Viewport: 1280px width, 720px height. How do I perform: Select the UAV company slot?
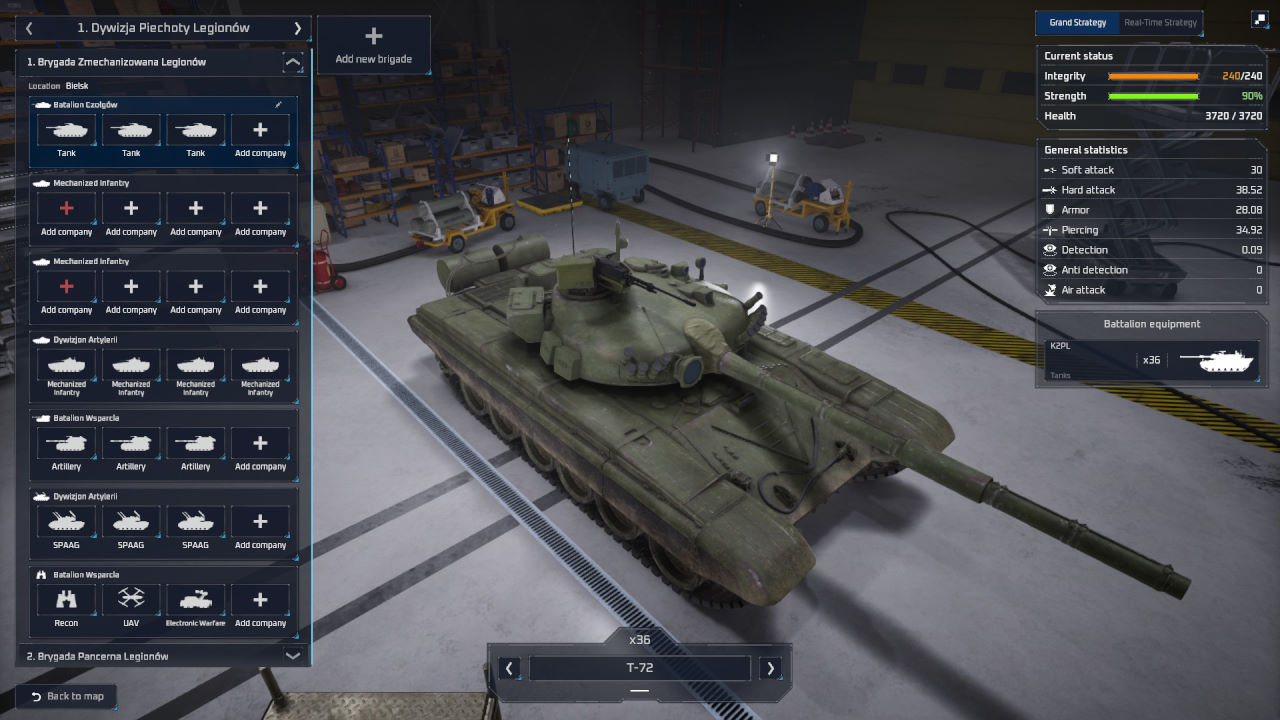(131, 606)
